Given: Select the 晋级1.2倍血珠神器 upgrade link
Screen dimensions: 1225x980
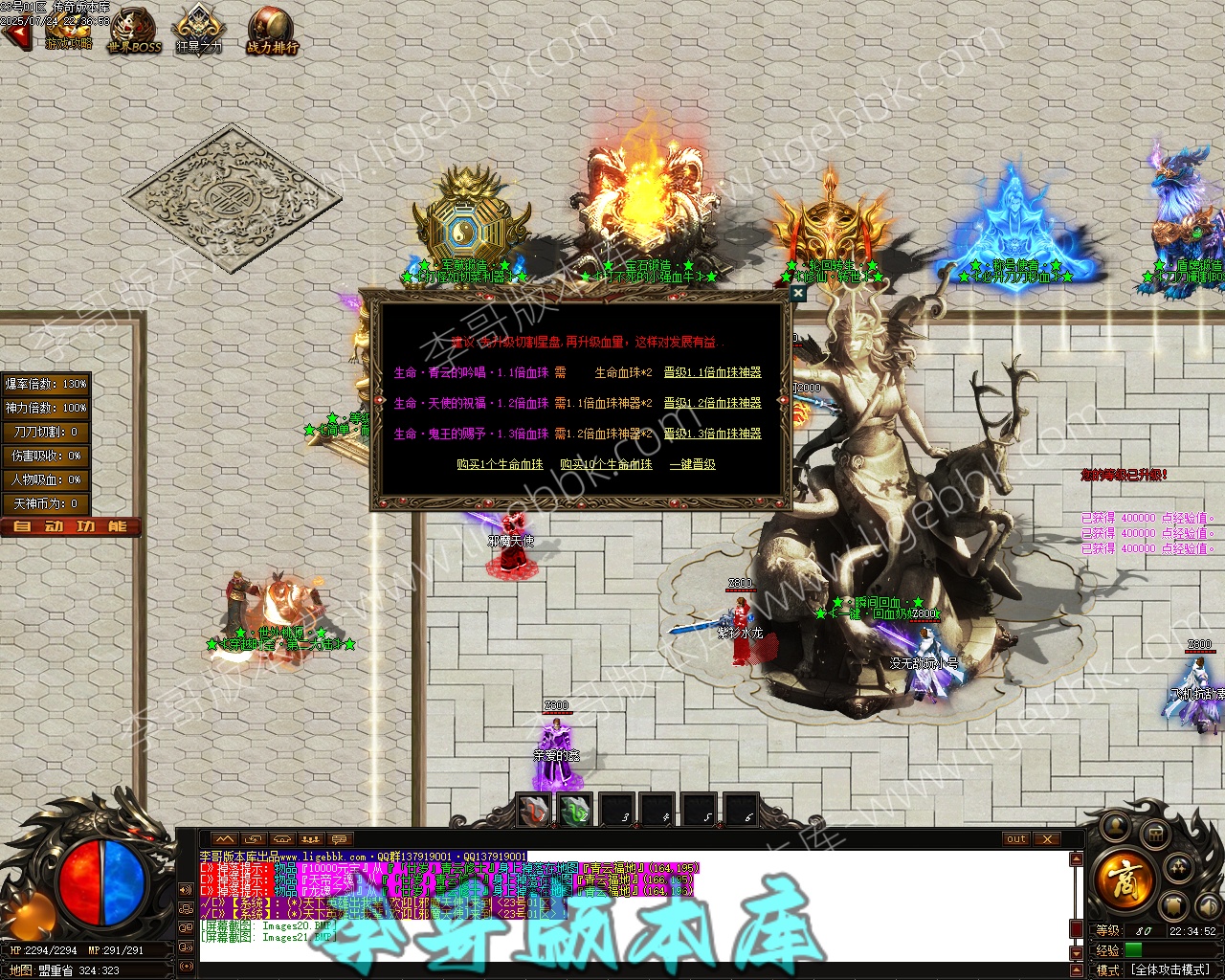Looking at the screenshot, I should (712, 404).
